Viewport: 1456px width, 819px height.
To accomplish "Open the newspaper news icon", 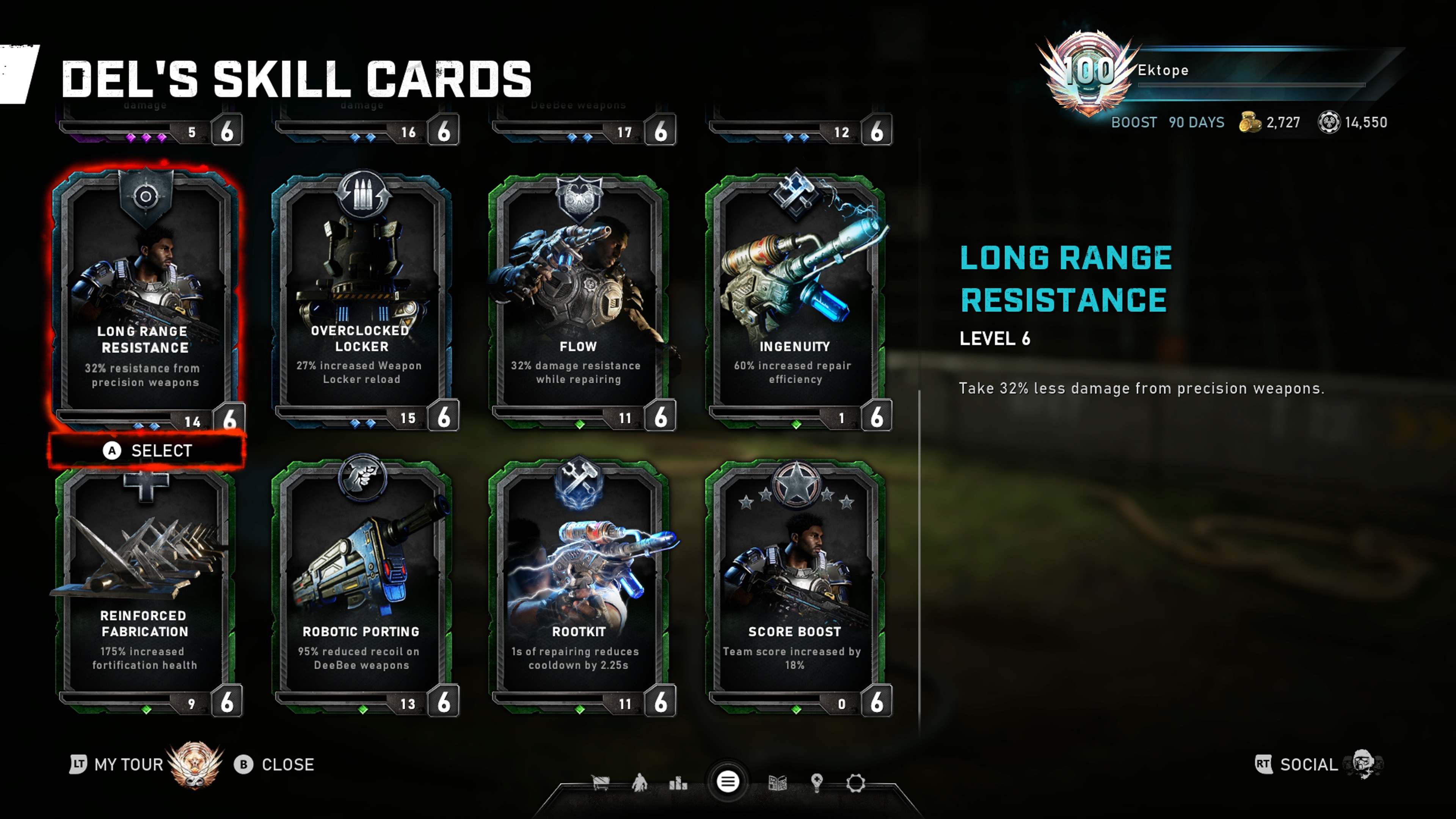I will coord(778,783).
